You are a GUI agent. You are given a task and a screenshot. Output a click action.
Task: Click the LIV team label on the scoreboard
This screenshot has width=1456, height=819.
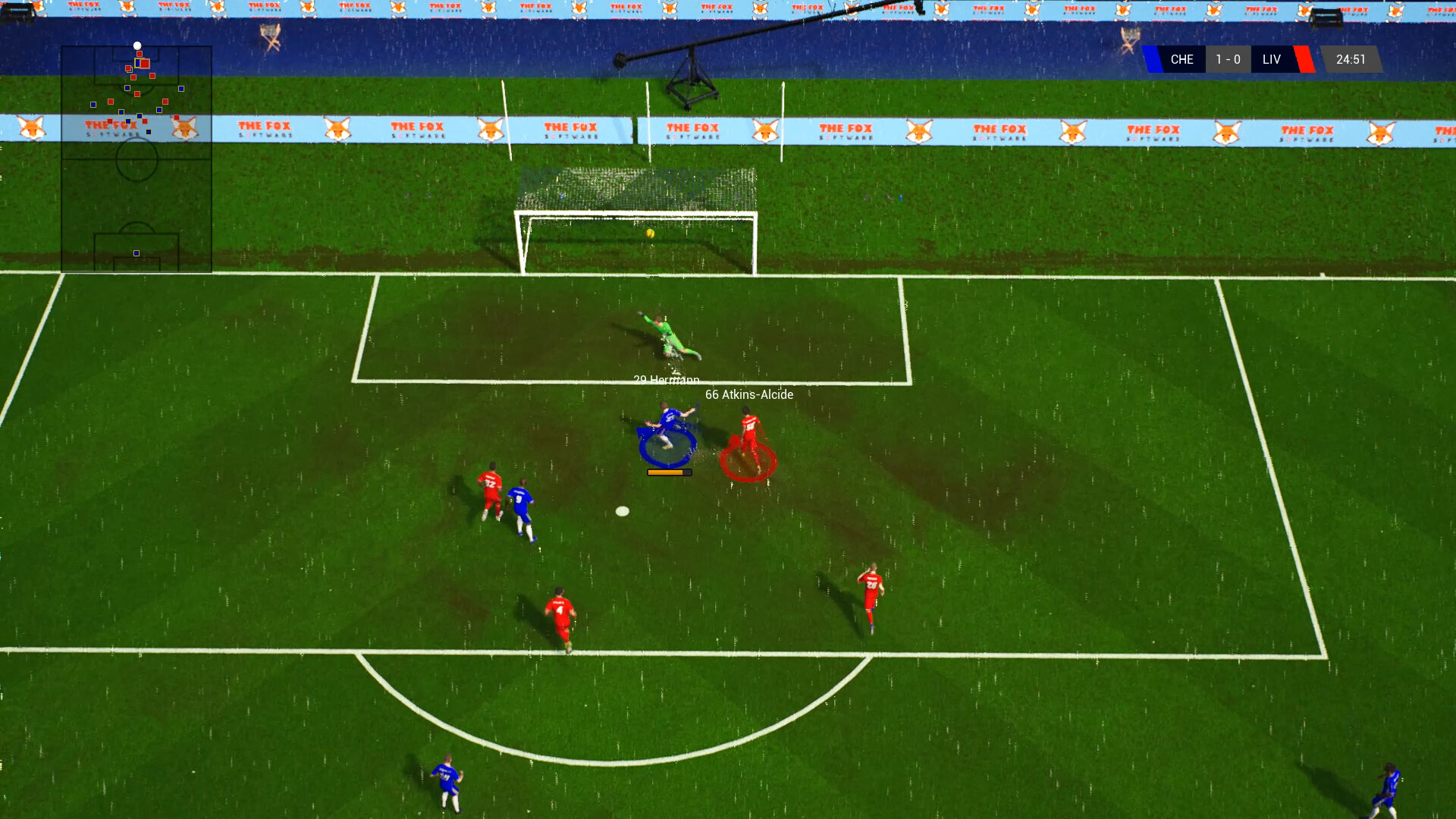click(1272, 59)
